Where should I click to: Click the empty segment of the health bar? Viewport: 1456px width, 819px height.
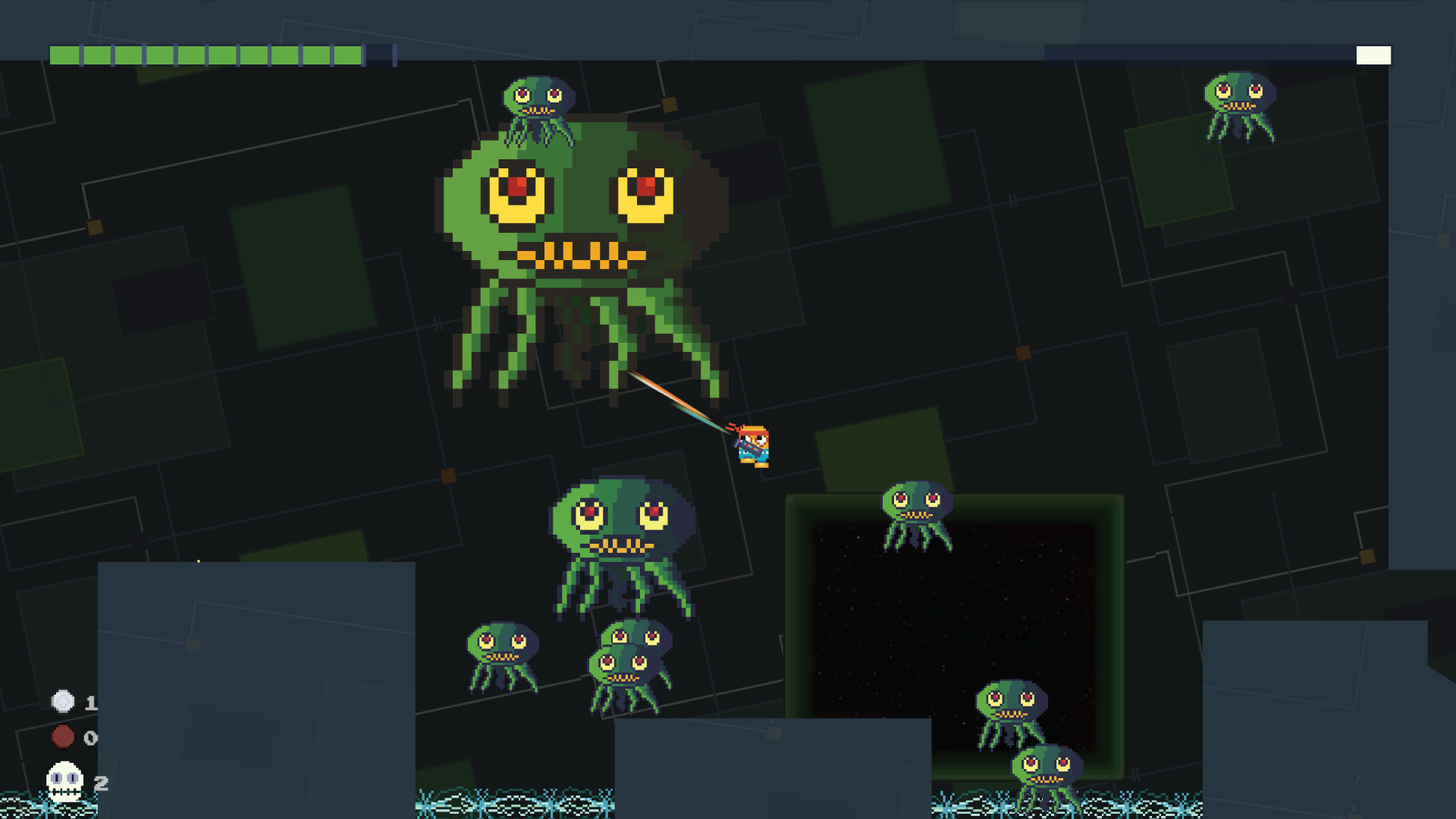[379, 55]
